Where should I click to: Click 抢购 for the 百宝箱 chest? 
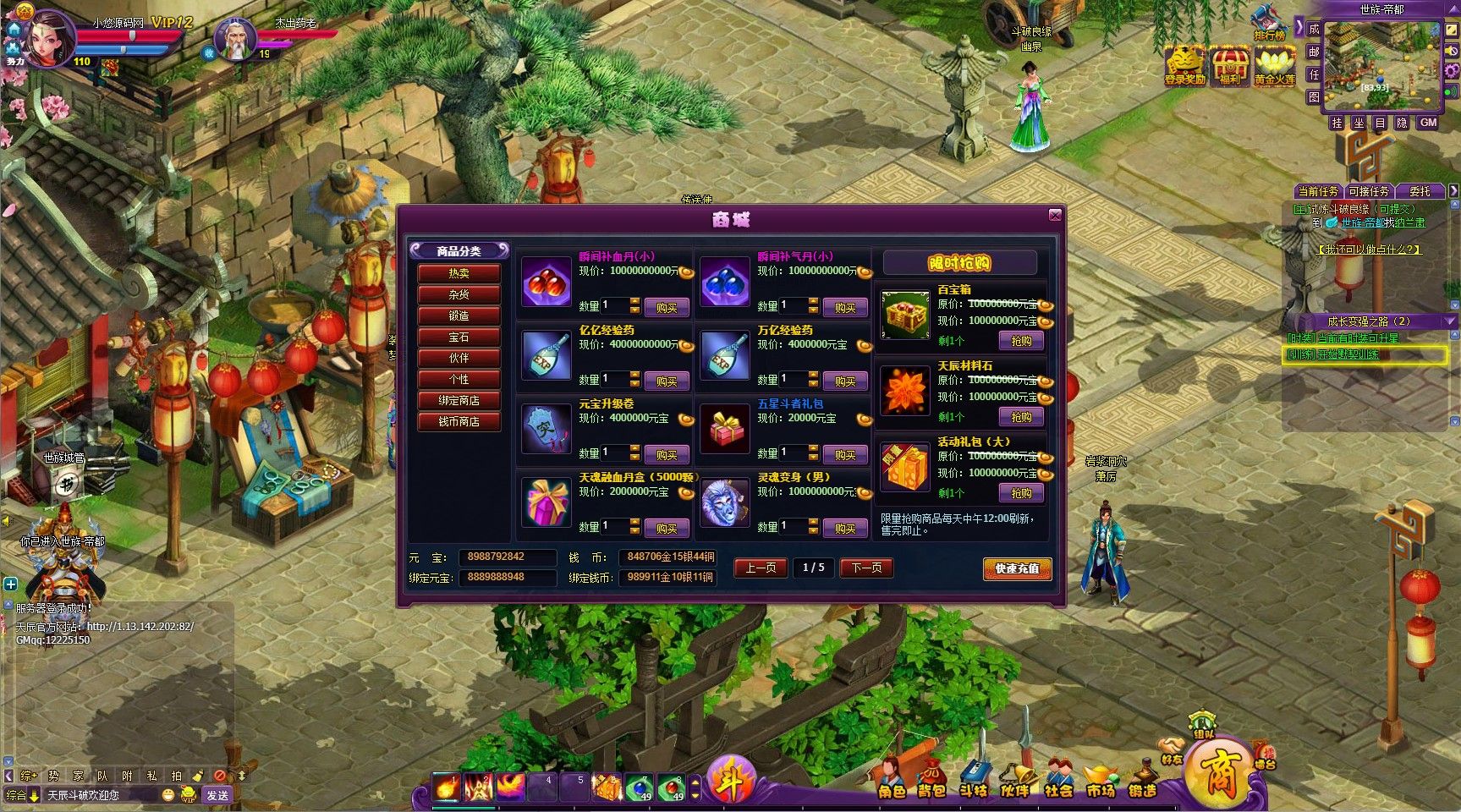pyautogui.click(x=1021, y=341)
